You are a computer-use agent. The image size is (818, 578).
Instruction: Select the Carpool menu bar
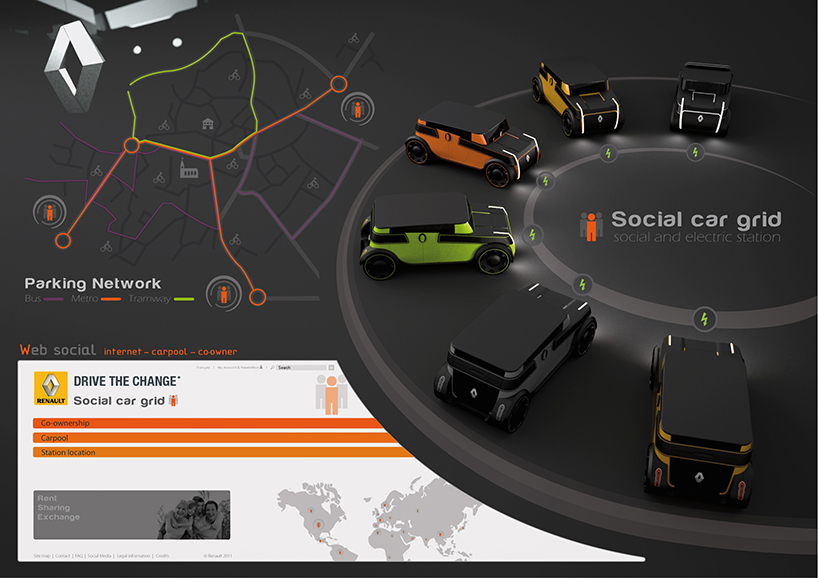pos(200,438)
